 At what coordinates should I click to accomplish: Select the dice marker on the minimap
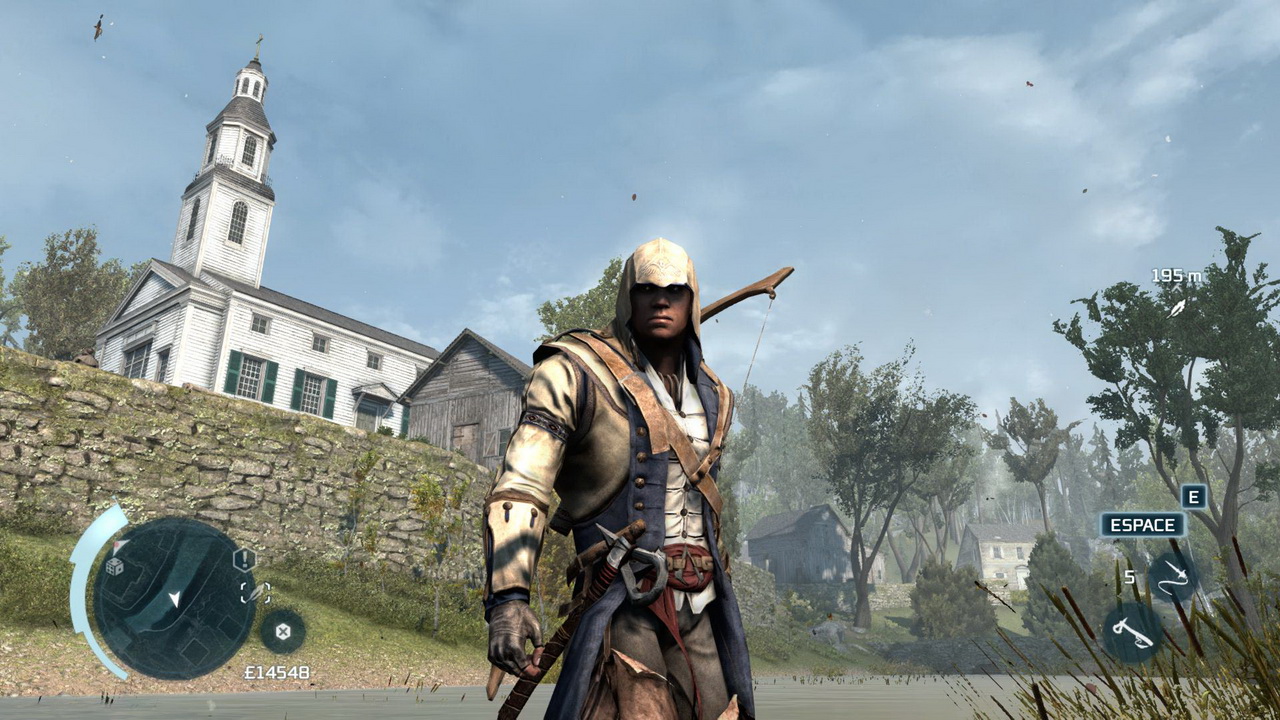click(115, 566)
